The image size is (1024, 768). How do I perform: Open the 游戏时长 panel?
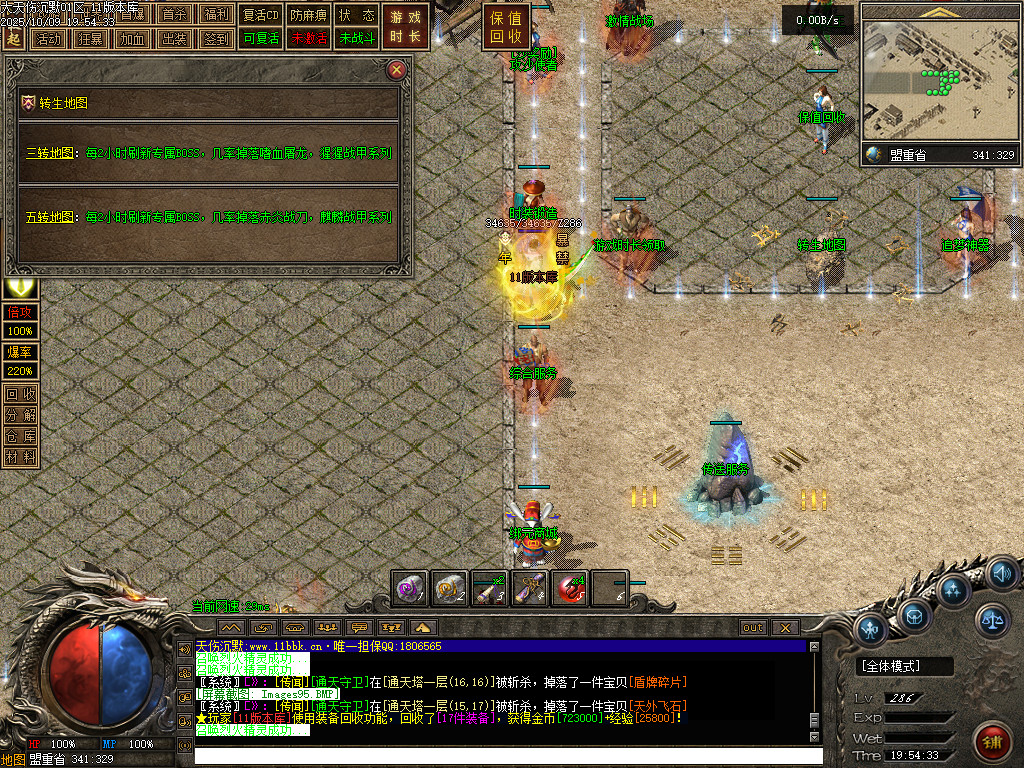coord(406,28)
